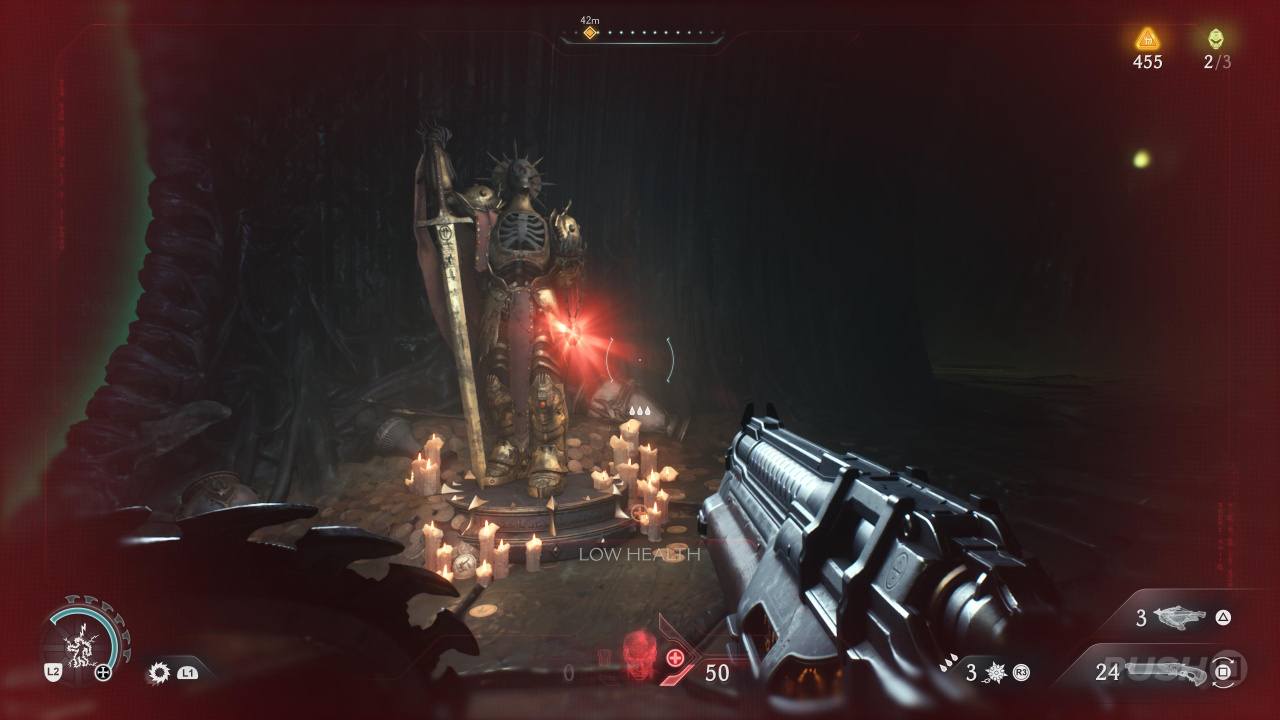Select the gold triangle currency icon
Viewport: 1280px width, 720px height.
point(1147,39)
